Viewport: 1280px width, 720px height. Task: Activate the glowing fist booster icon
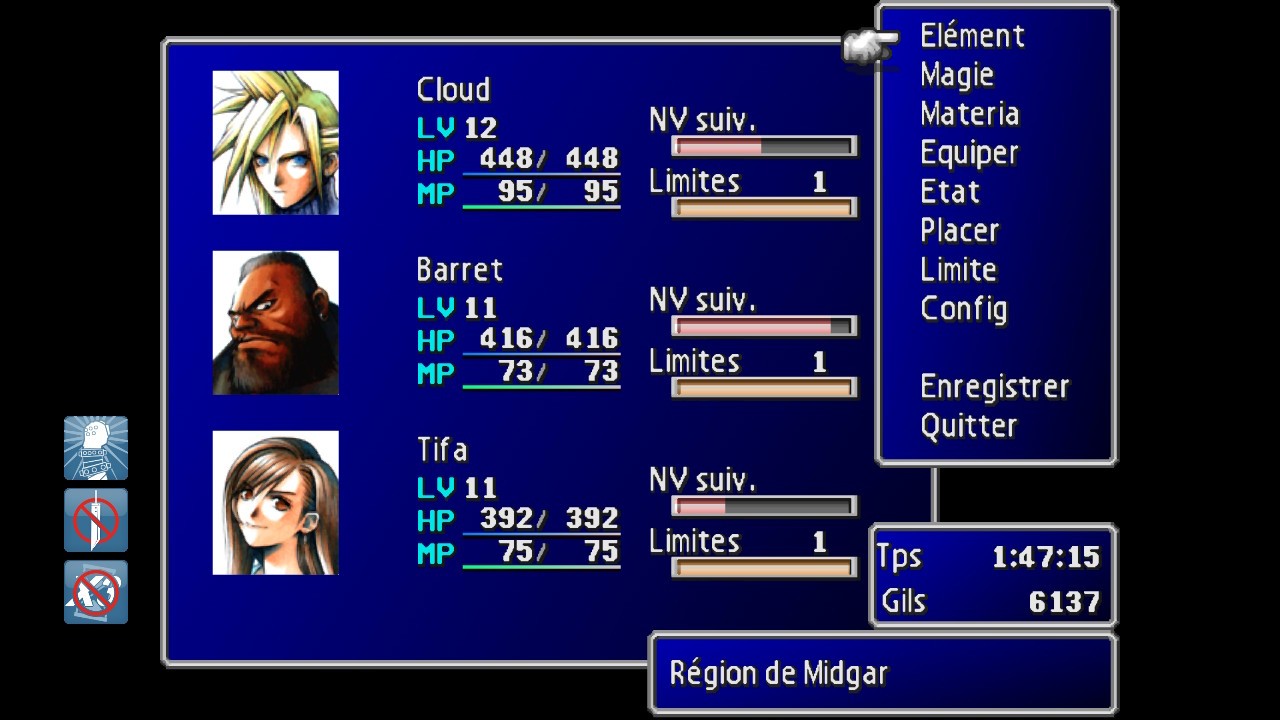(96, 448)
